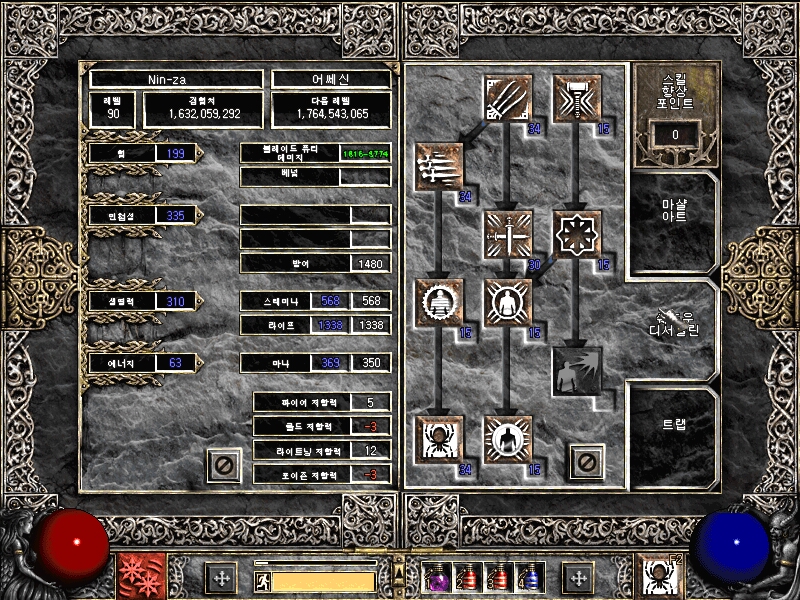Close the skill tree panel
This screenshot has height=600, width=800.
(585, 462)
